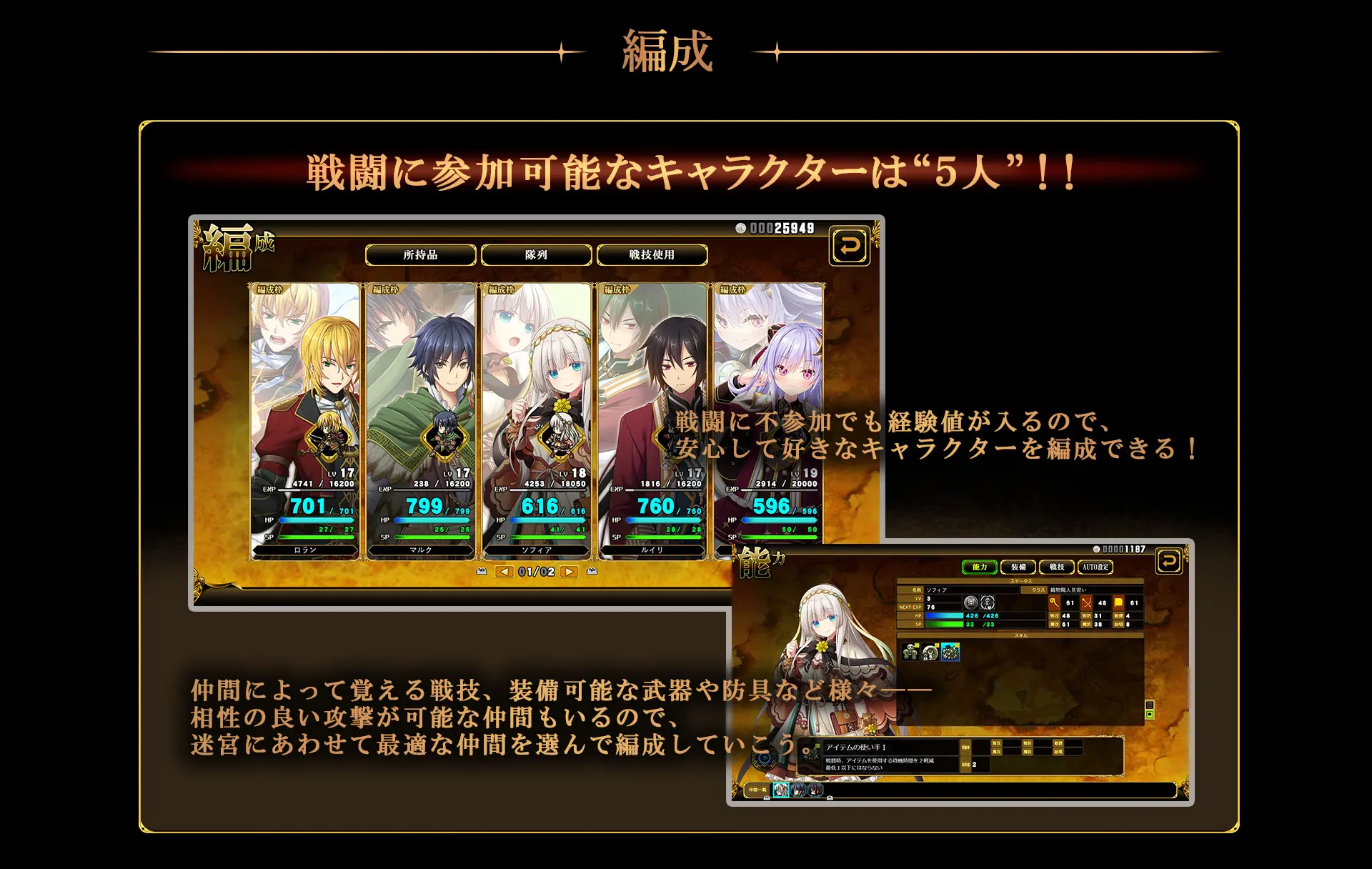Go to the previous party page

click(x=504, y=572)
